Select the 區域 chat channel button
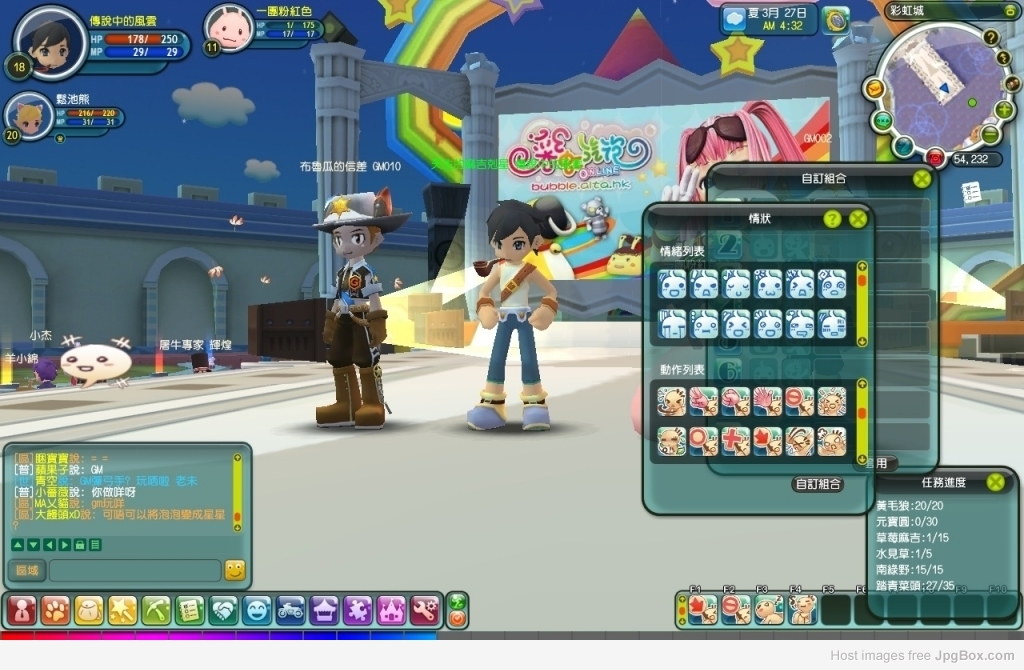 (28, 571)
